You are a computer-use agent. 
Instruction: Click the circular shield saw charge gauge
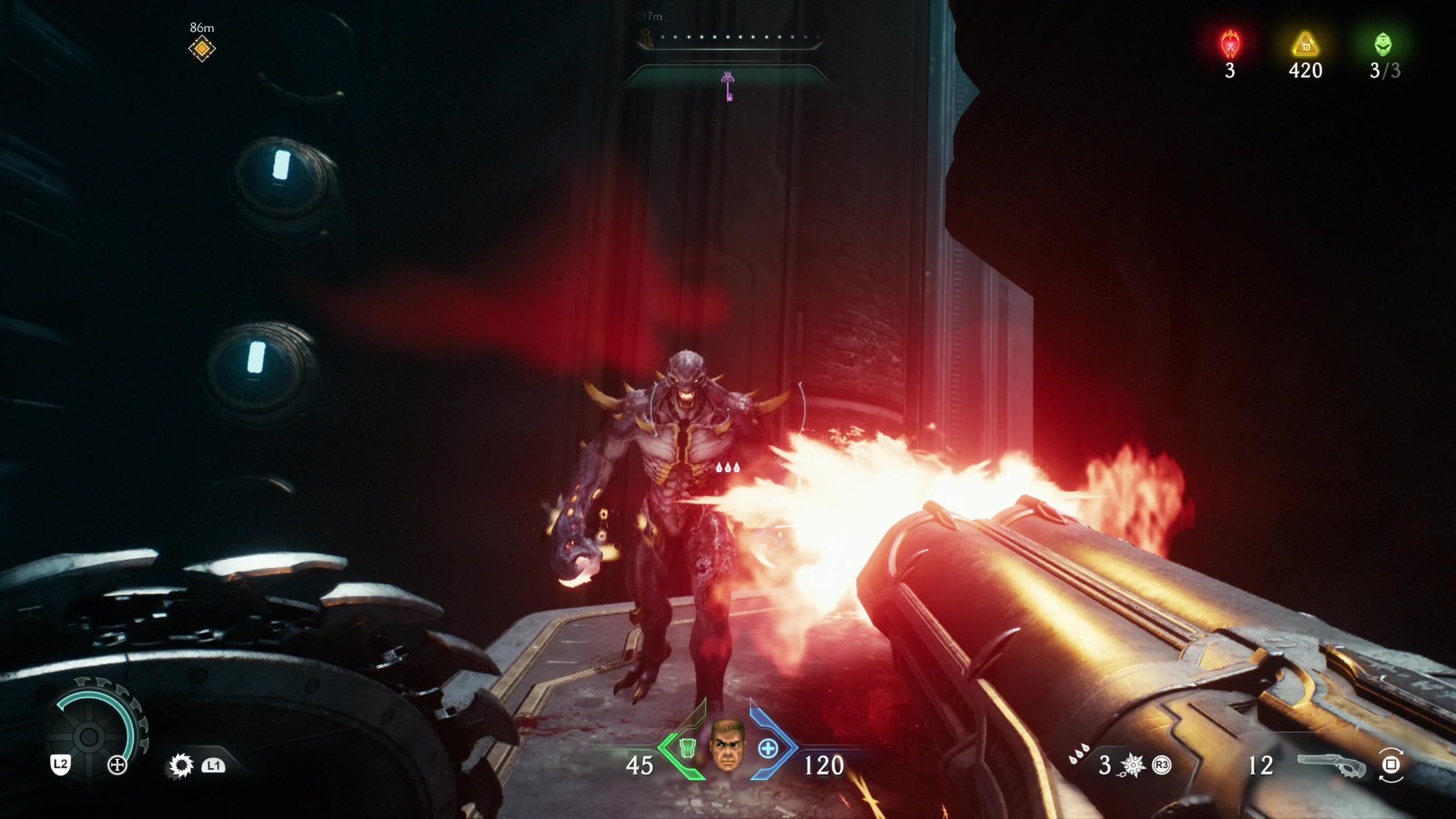coord(91,735)
